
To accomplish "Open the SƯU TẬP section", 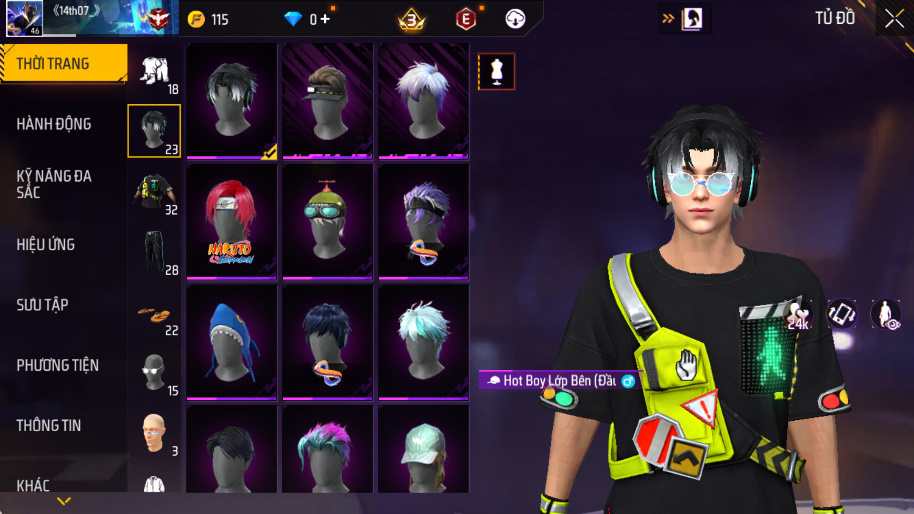I will coord(42,304).
